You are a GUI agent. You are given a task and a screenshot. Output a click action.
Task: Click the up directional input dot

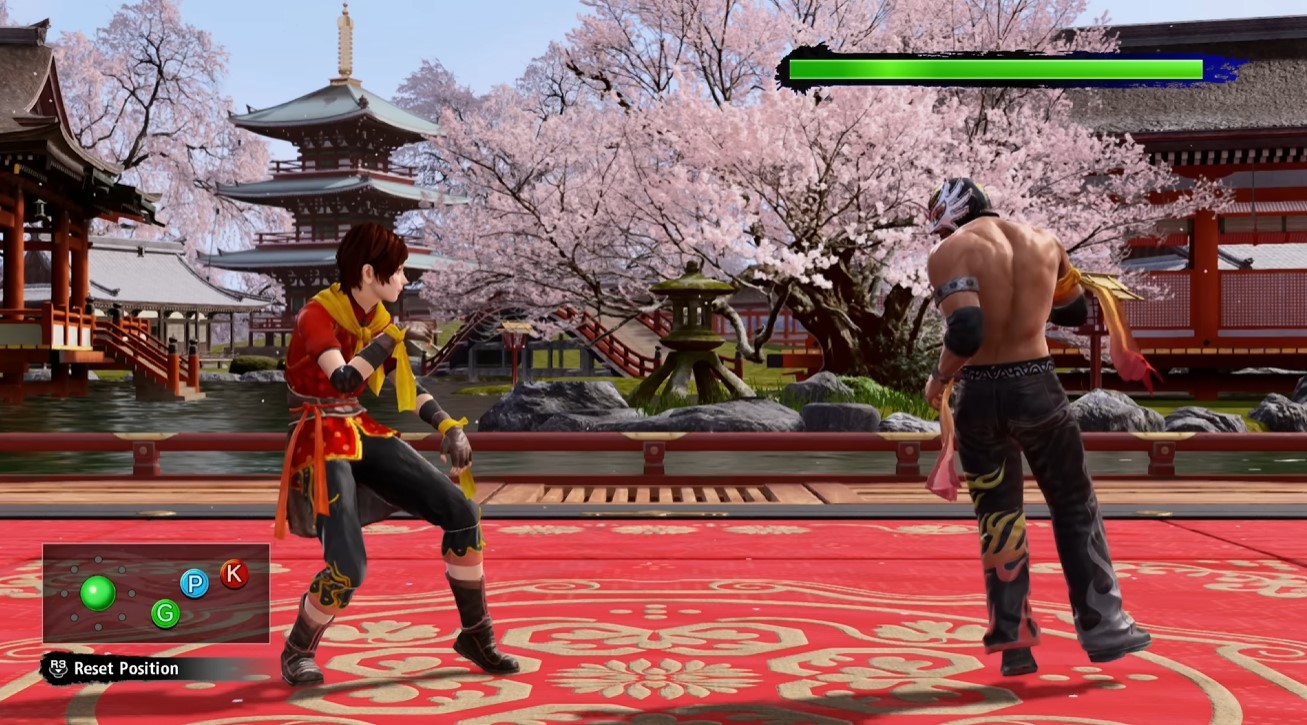pos(98,558)
